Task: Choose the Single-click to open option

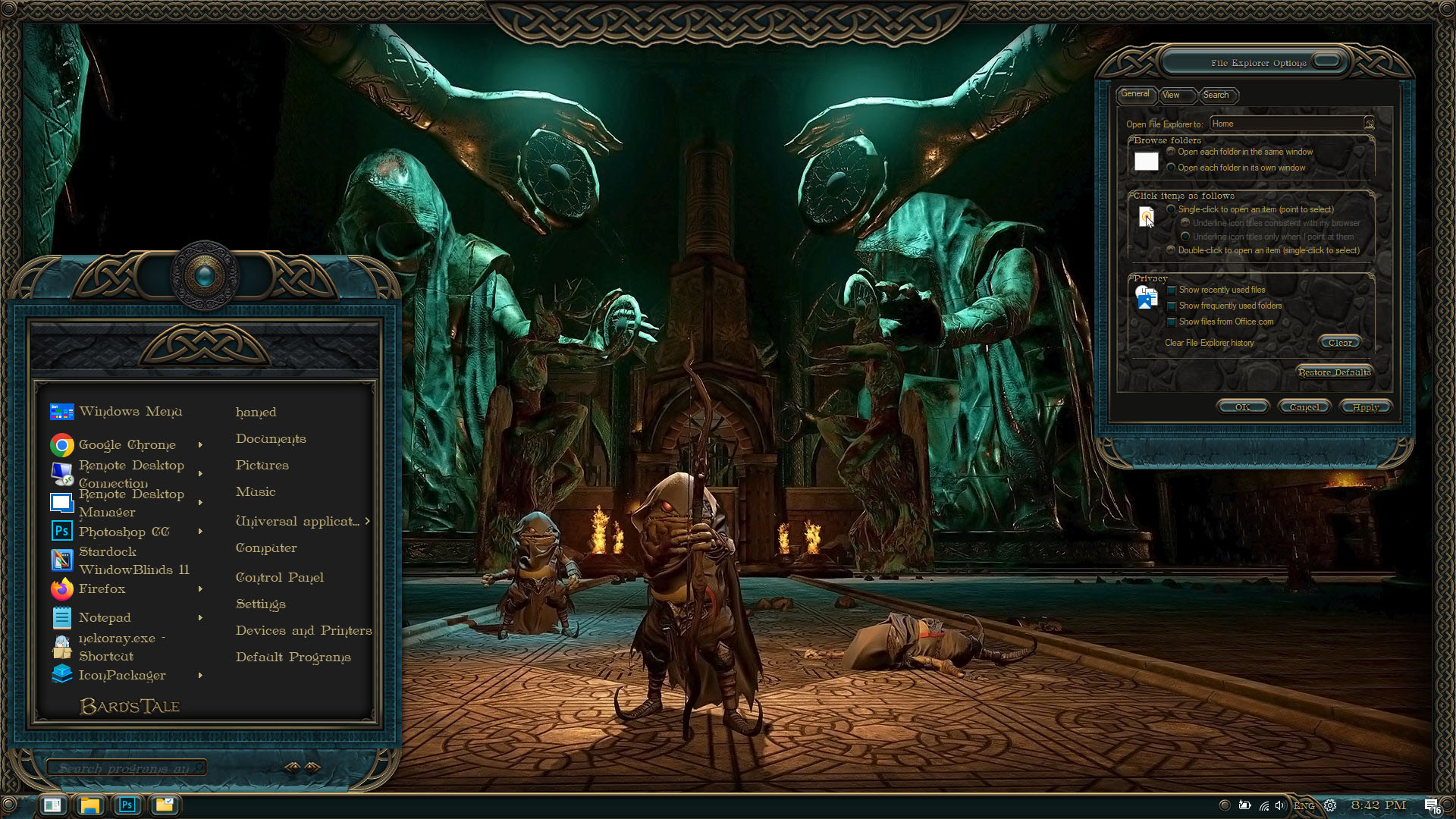Action: (x=1172, y=209)
